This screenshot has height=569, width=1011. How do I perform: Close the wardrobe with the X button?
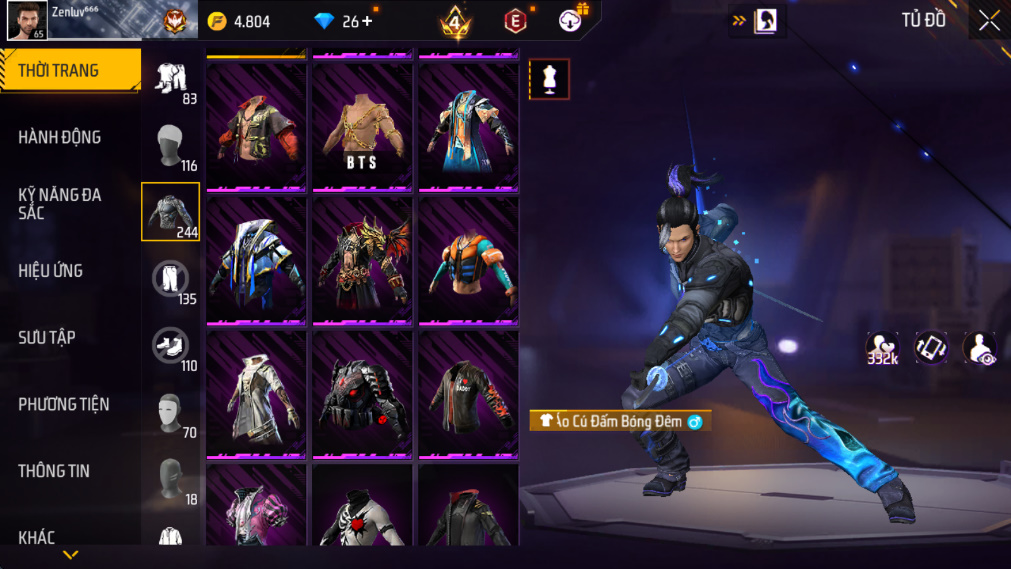pyautogui.click(x=988, y=21)
